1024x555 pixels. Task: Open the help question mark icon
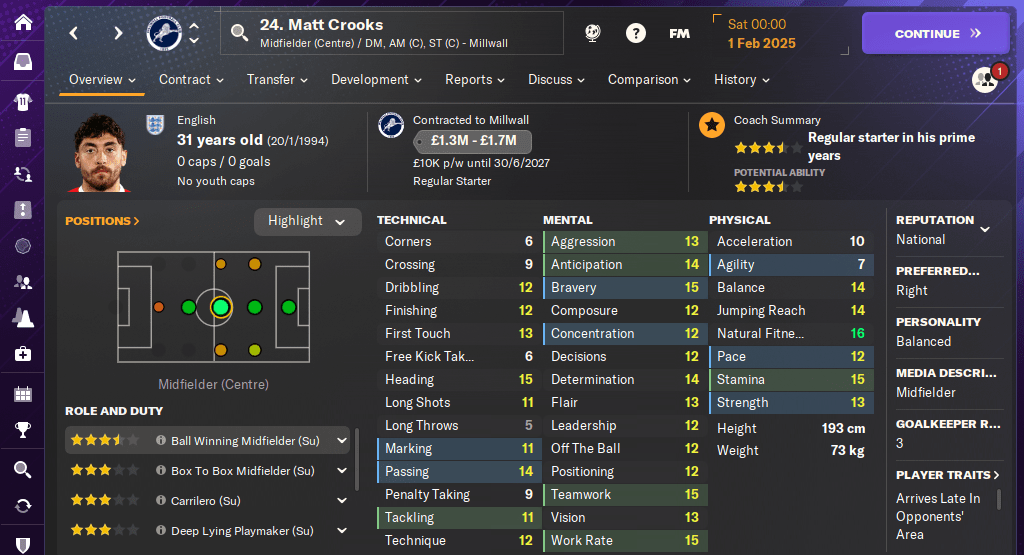(x=636, y=33)
